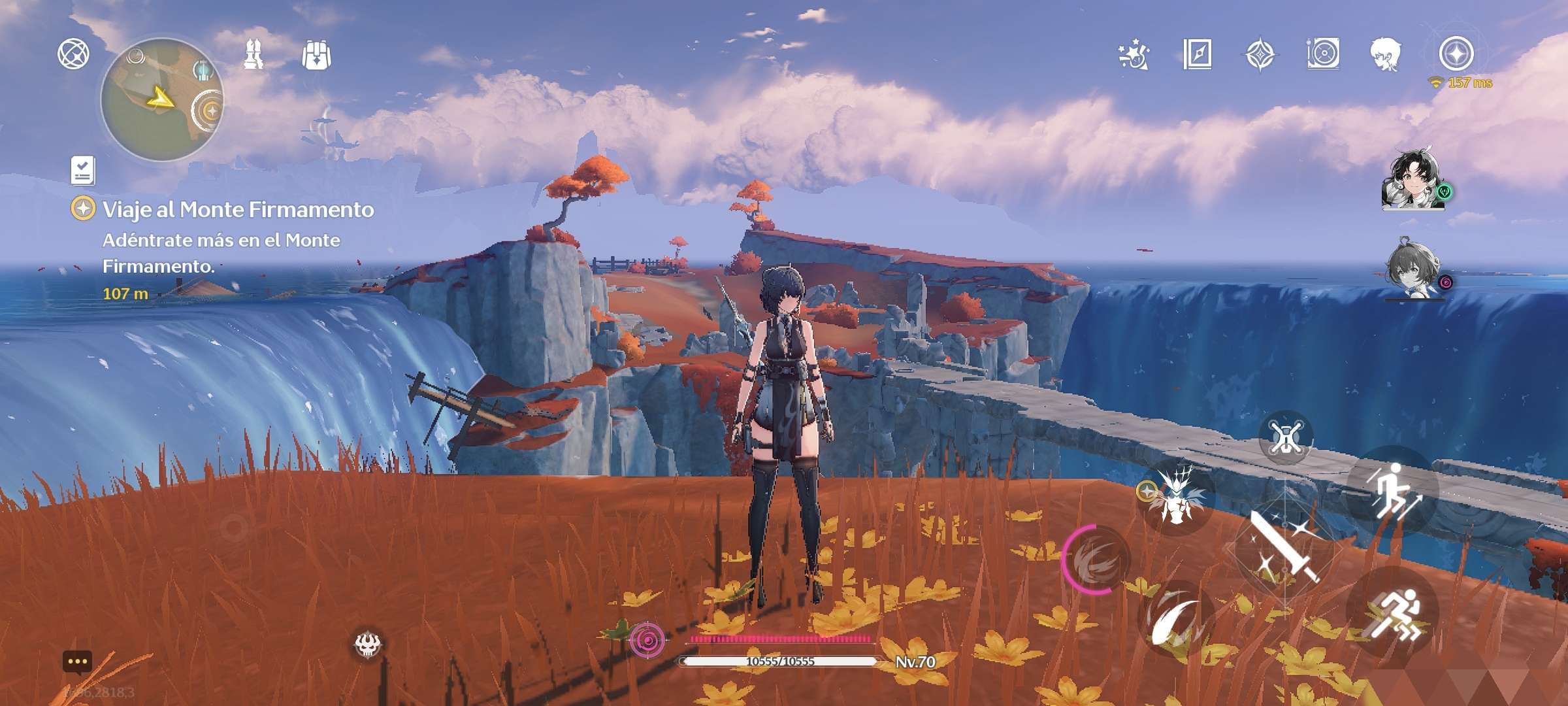The image size is (1568, 706).
Task: Open the guidebook compass icon
Action: click(x=1197, y=54)
